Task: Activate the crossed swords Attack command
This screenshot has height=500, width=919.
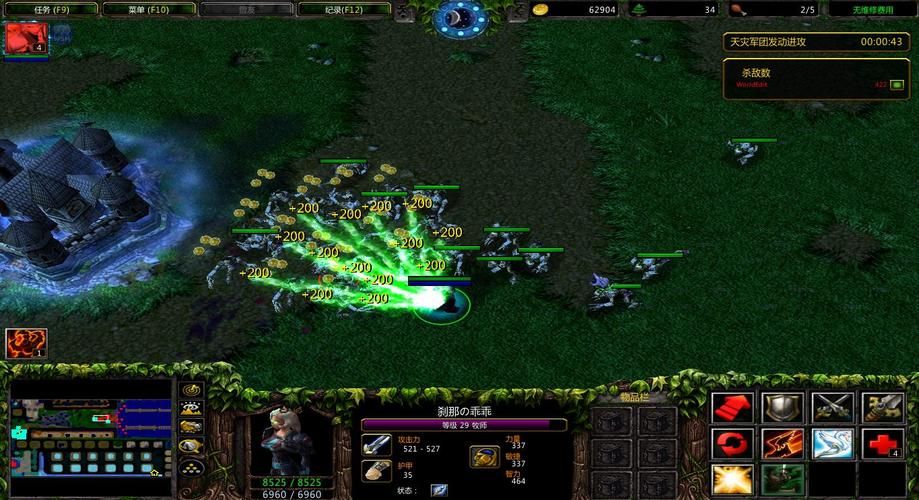Action: point(833,407)
